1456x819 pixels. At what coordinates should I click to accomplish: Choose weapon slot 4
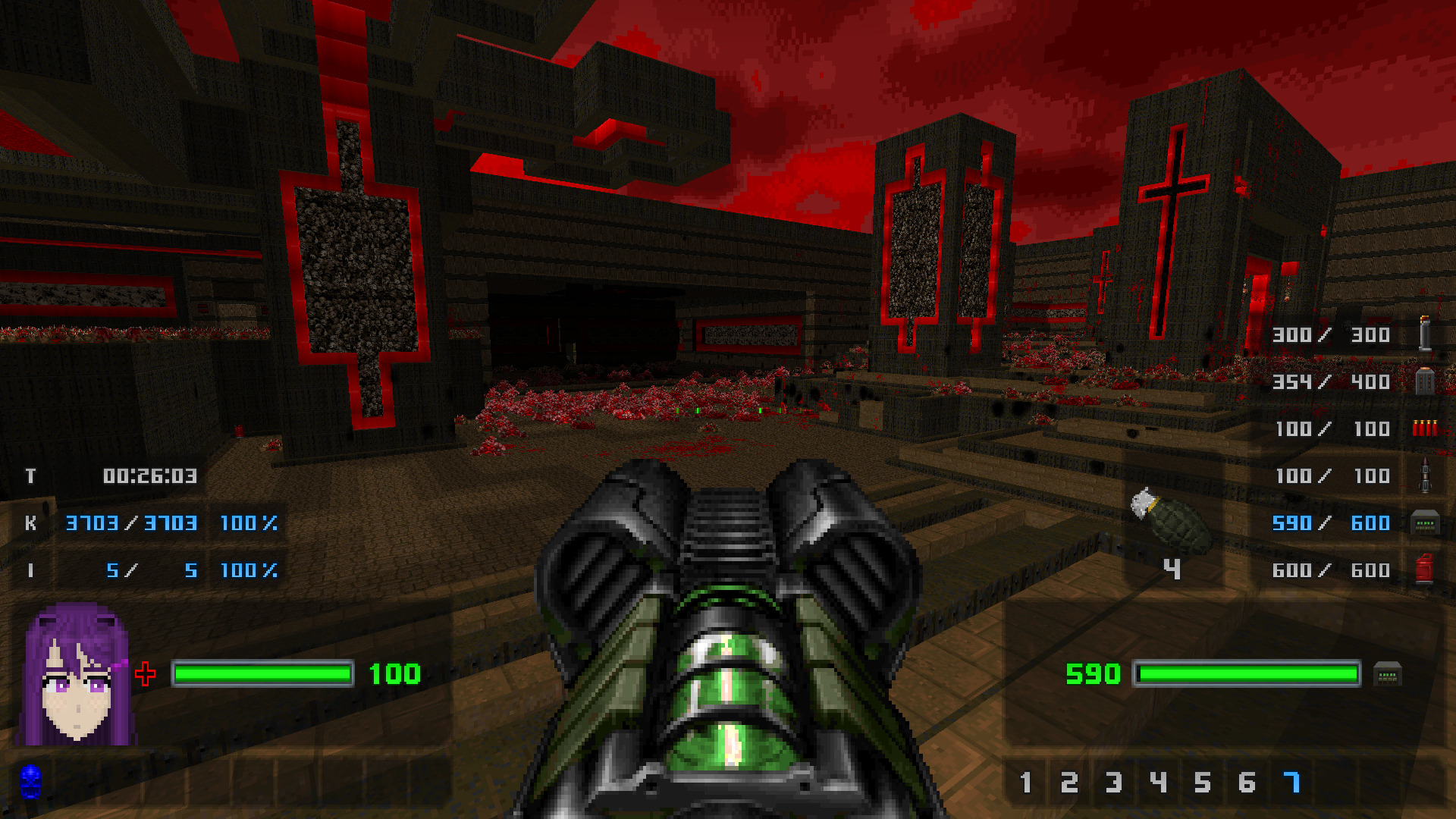coord(1158,782)
